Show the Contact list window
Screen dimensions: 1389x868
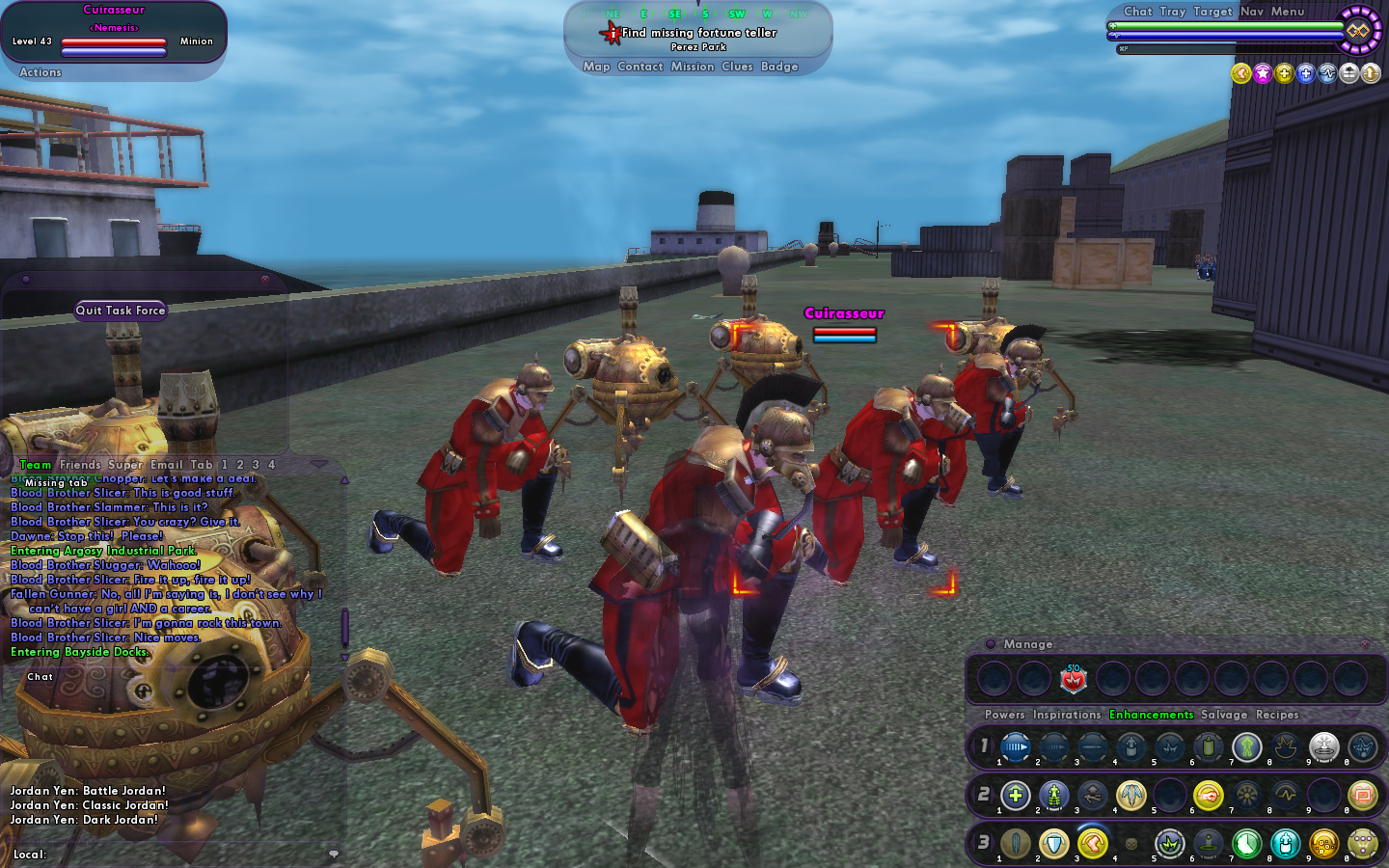(x=640, y=67)
